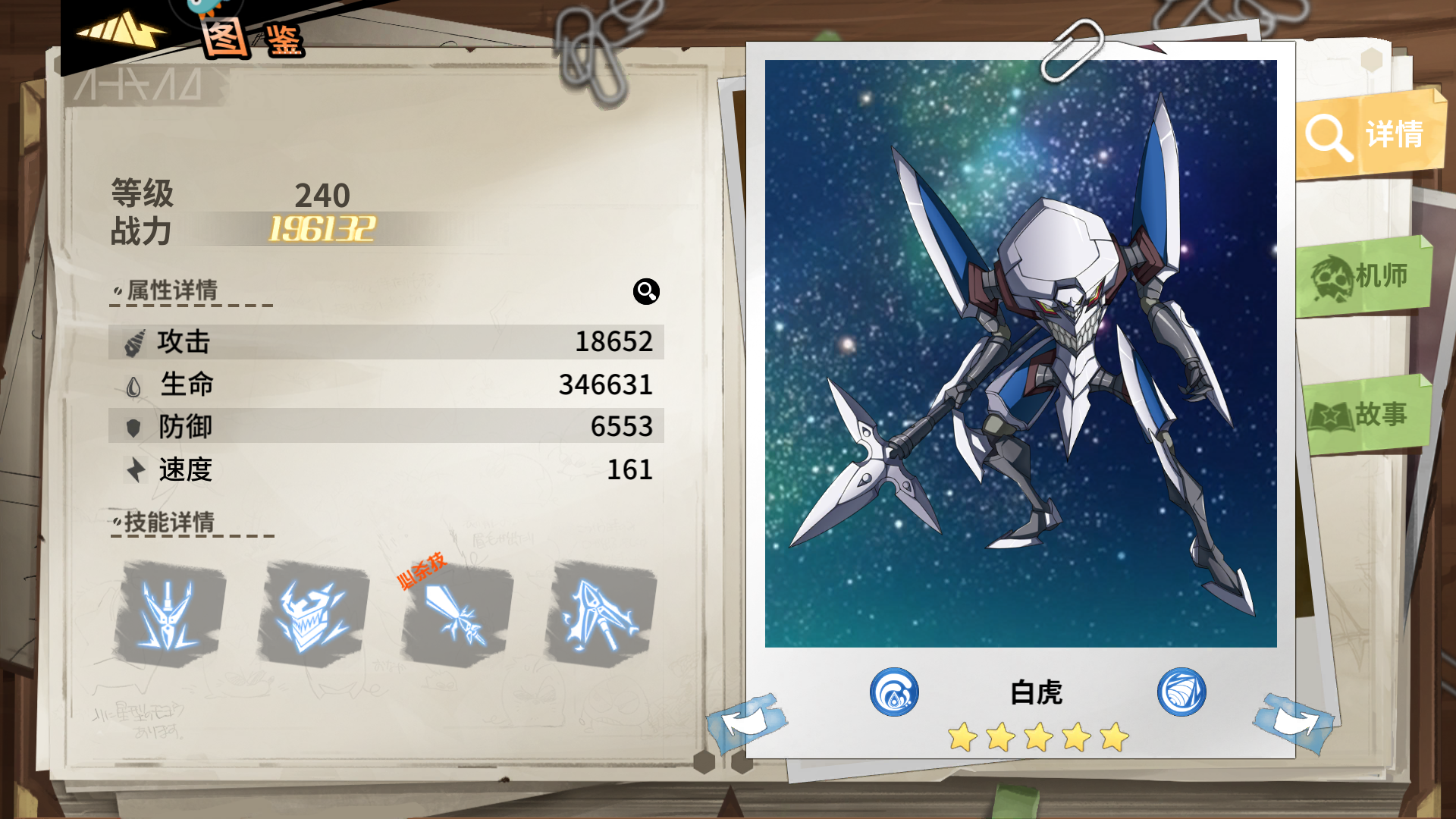Click the water droplet element badge
This screenshot has height=819, width=1456.
coord(894,692)
